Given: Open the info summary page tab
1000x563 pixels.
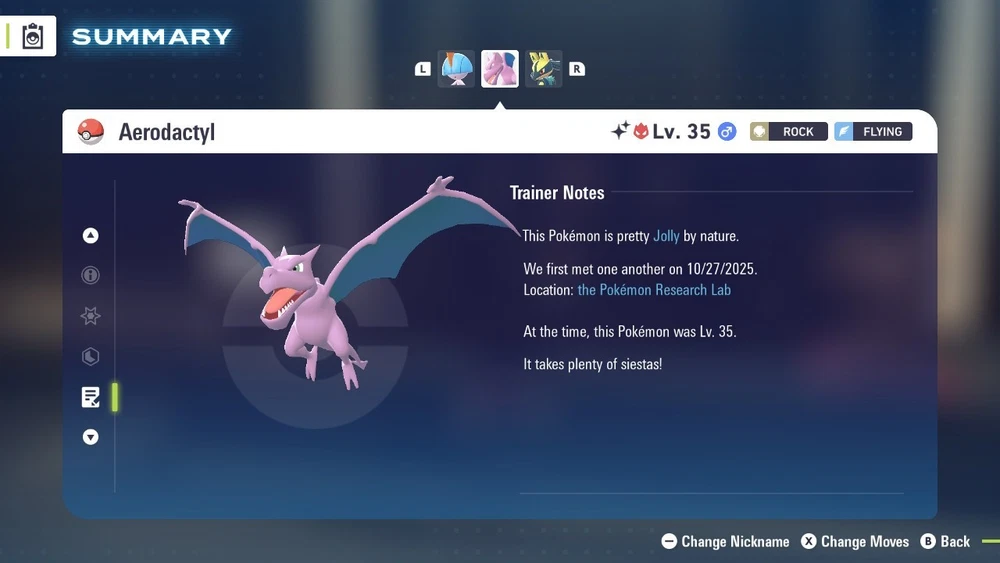Looking at the screenshot, I should (91, 276).
